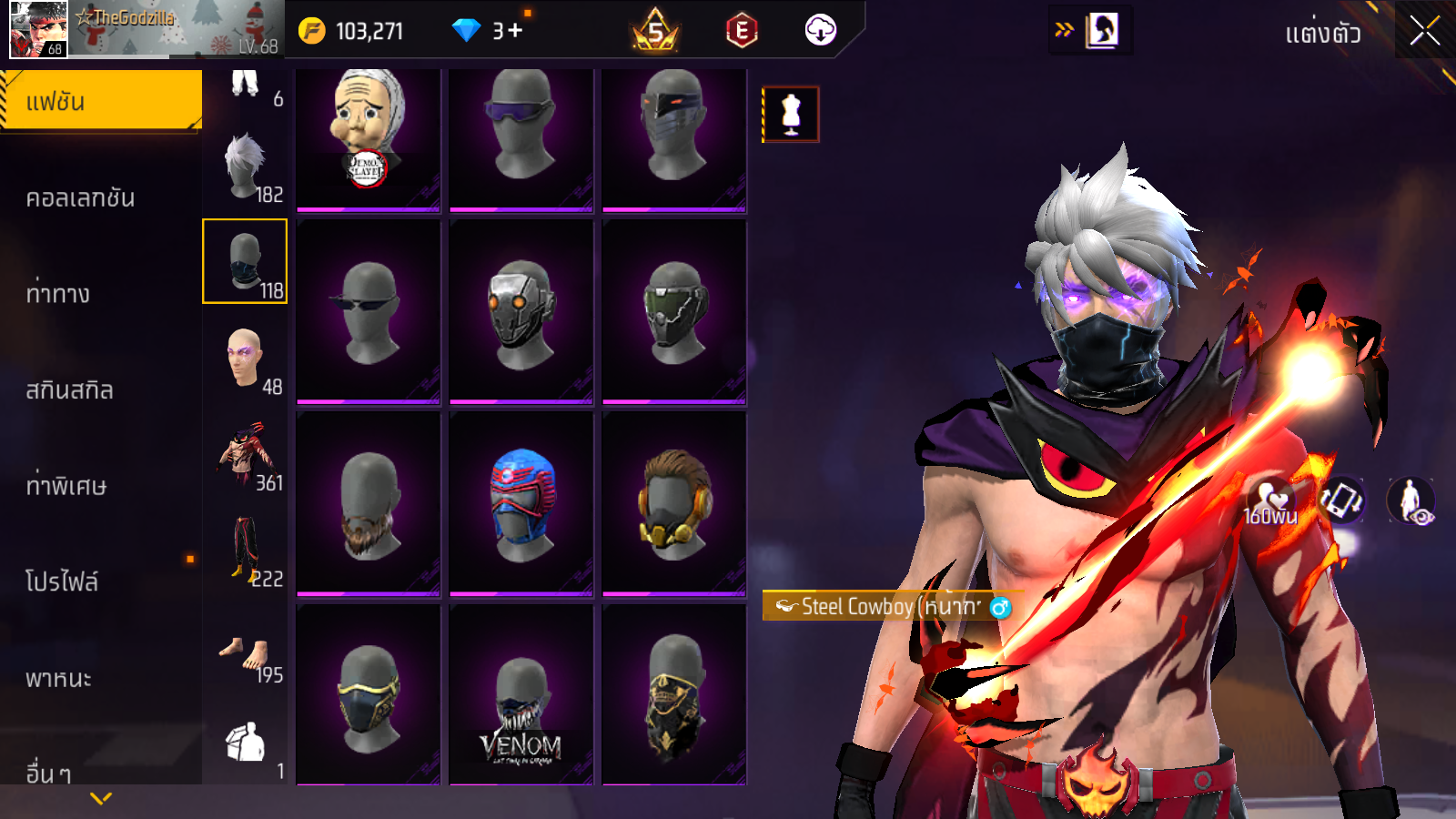Add diamonds with the plus button
This screenshot has width=1456, height=819.
(515, 31)
